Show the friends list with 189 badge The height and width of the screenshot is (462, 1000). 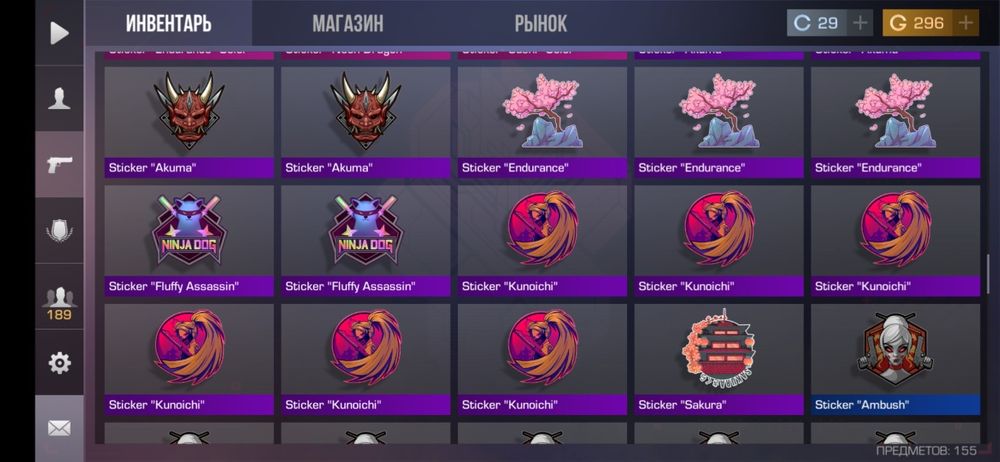click(x=59, y=300)
